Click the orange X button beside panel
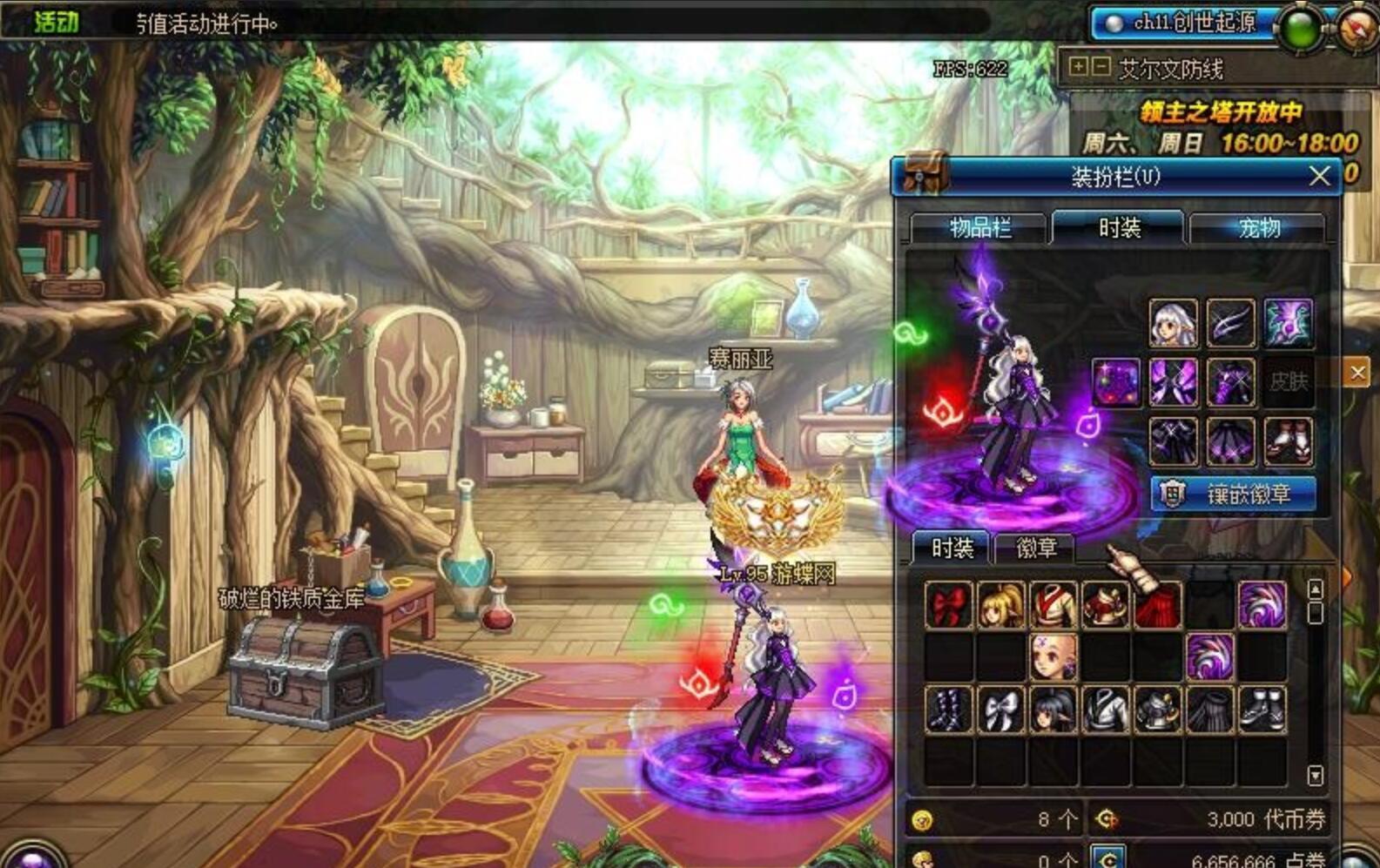This screenshot has width=1380, height=868. click(x=1357, y=373)
